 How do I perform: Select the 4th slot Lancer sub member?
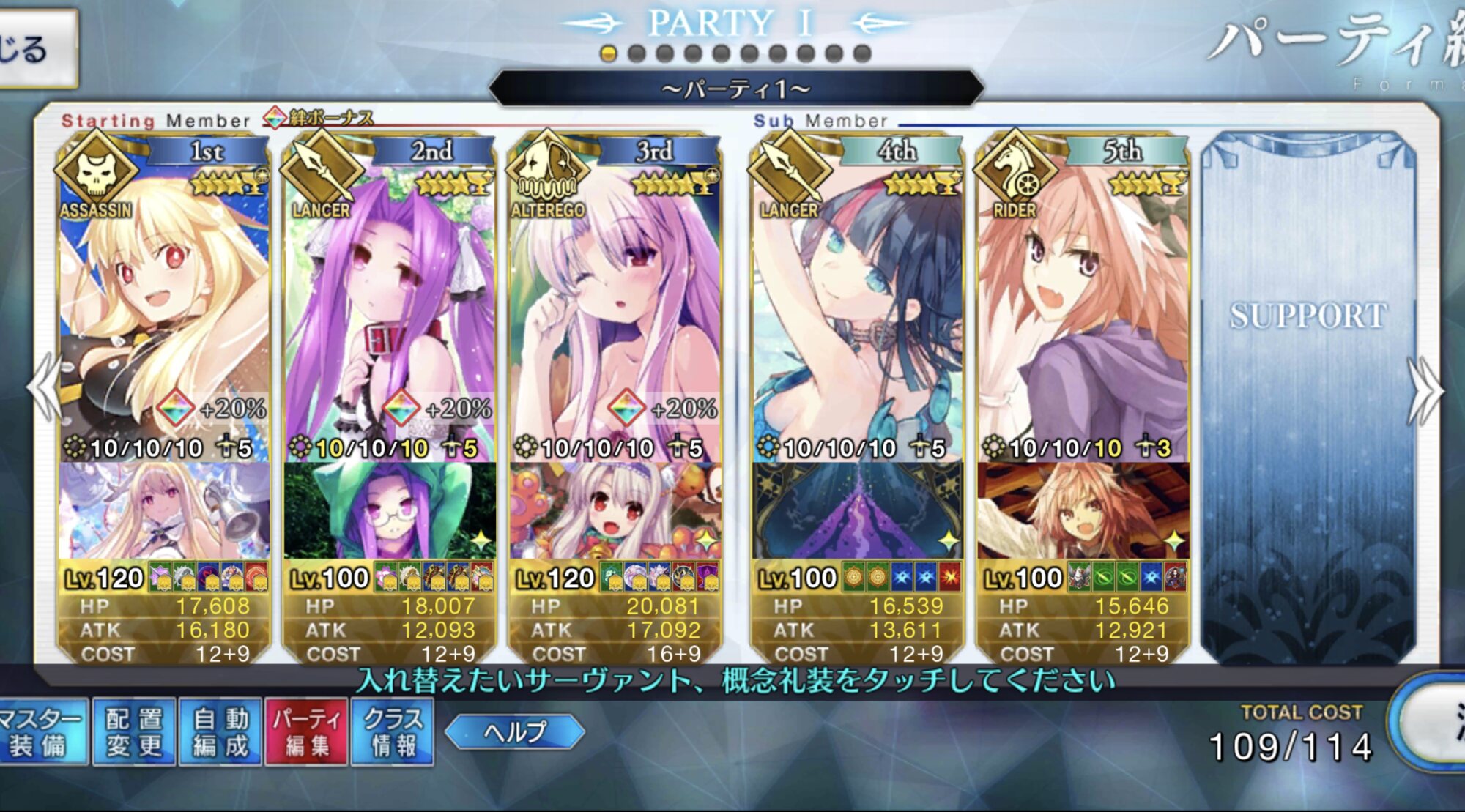pos(857,308)
